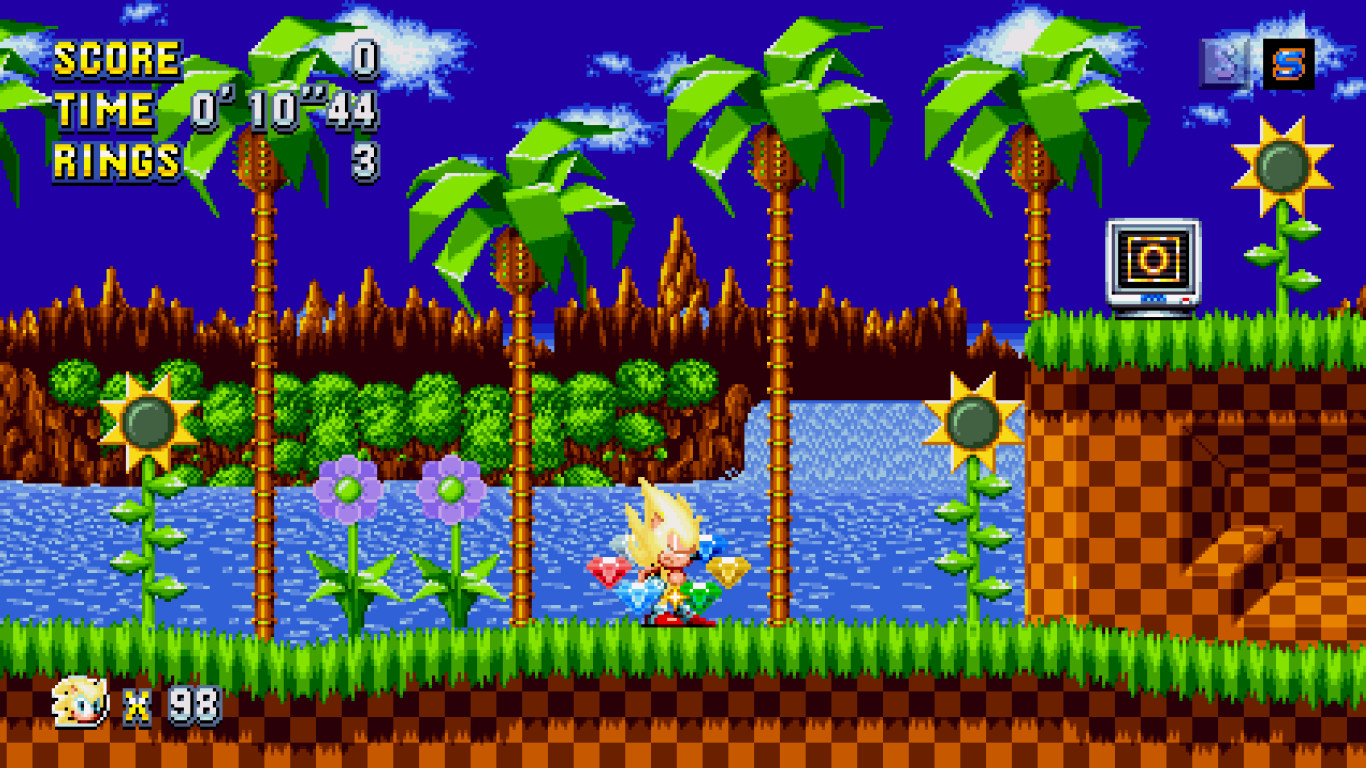This screenshot has height=768, width=1366.
Task: Select the red Chaos Emerald beside Sonic
Action: (x=607, y=571)
